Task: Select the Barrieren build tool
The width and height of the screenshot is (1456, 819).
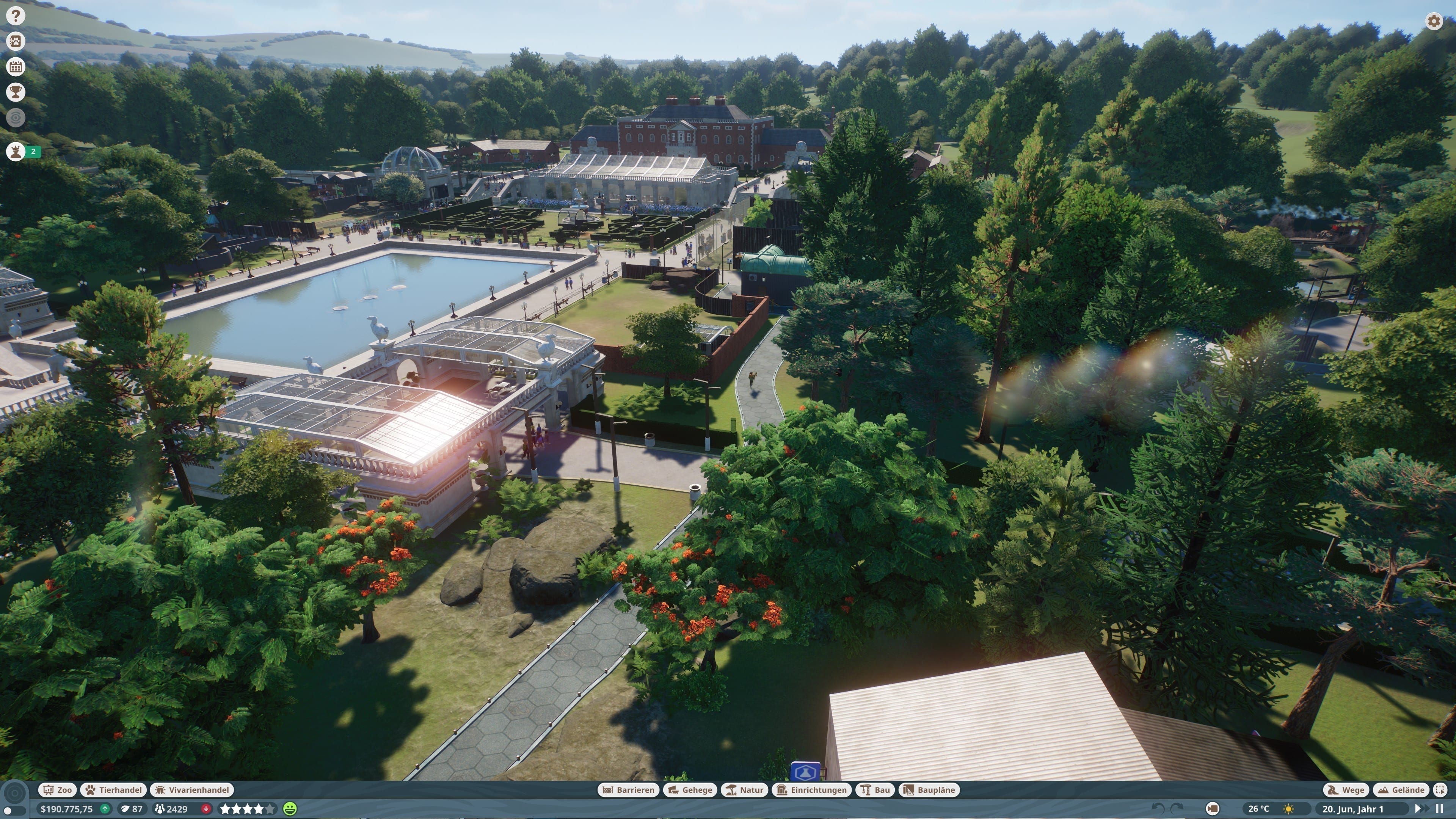Action: (628, 789)
